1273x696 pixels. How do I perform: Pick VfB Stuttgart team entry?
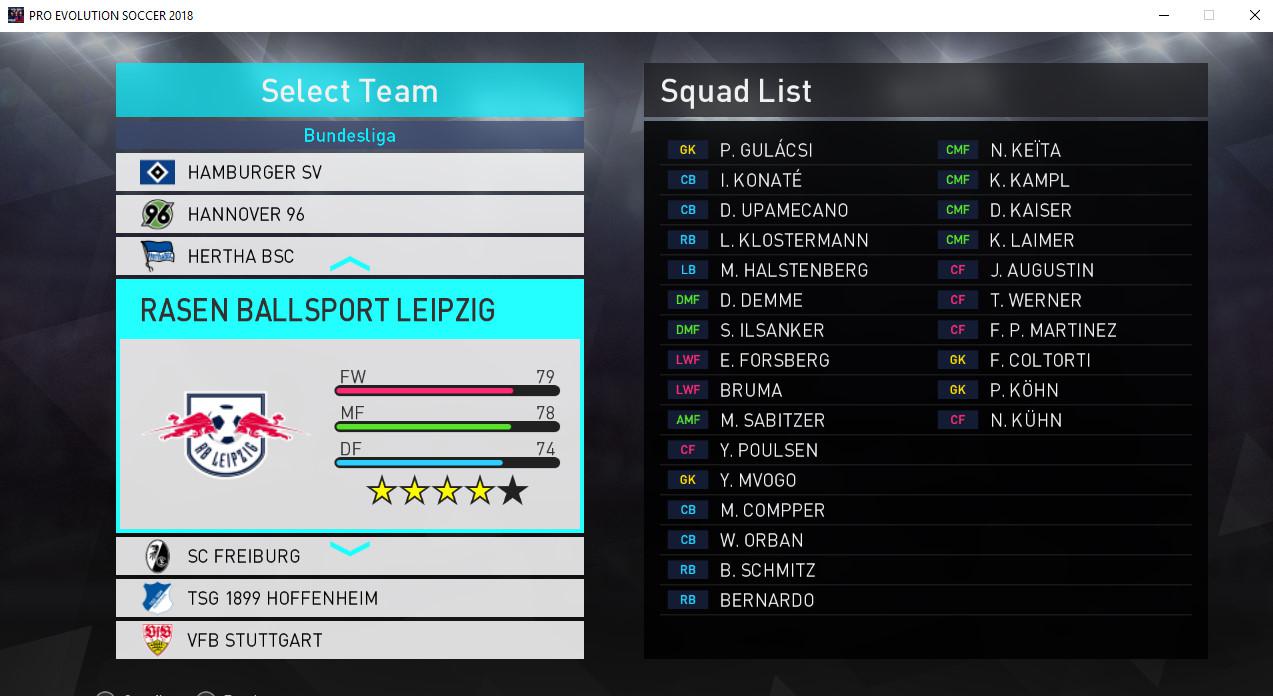(x=349, y=640)
